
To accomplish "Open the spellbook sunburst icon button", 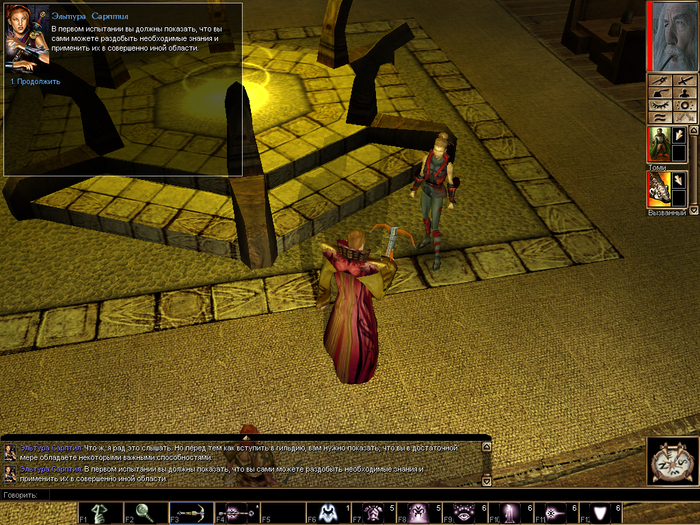I will click(682, 105).
